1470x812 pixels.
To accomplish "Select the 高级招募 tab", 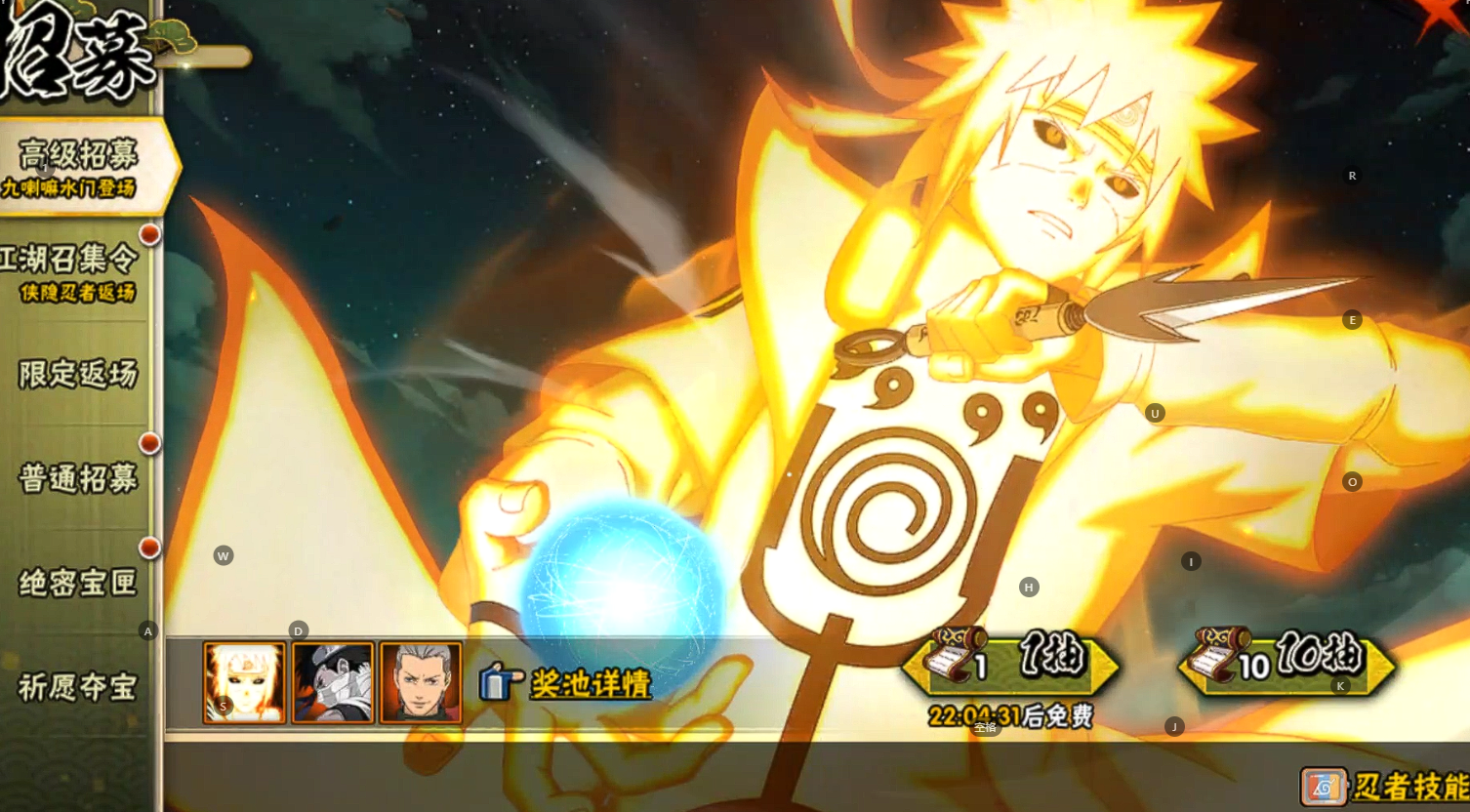I will coord(78,166).
